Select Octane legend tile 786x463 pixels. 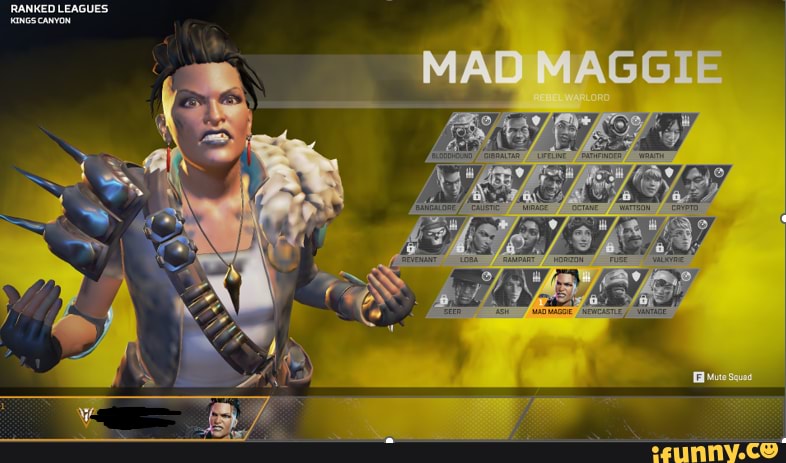[x=599, y=187]
